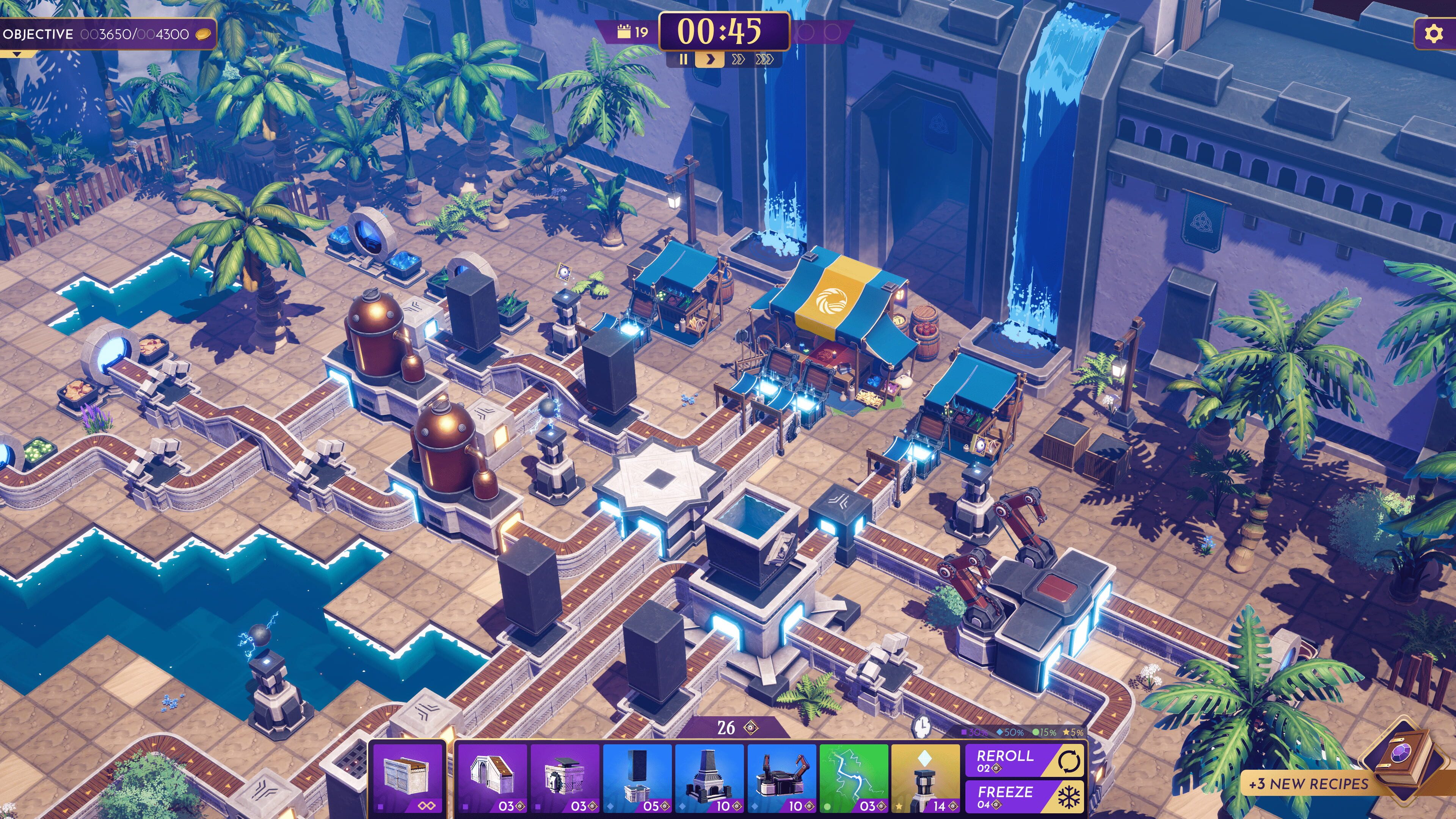Set the game to normal speed
1456x819 pixels.
[x=710, y=60]
